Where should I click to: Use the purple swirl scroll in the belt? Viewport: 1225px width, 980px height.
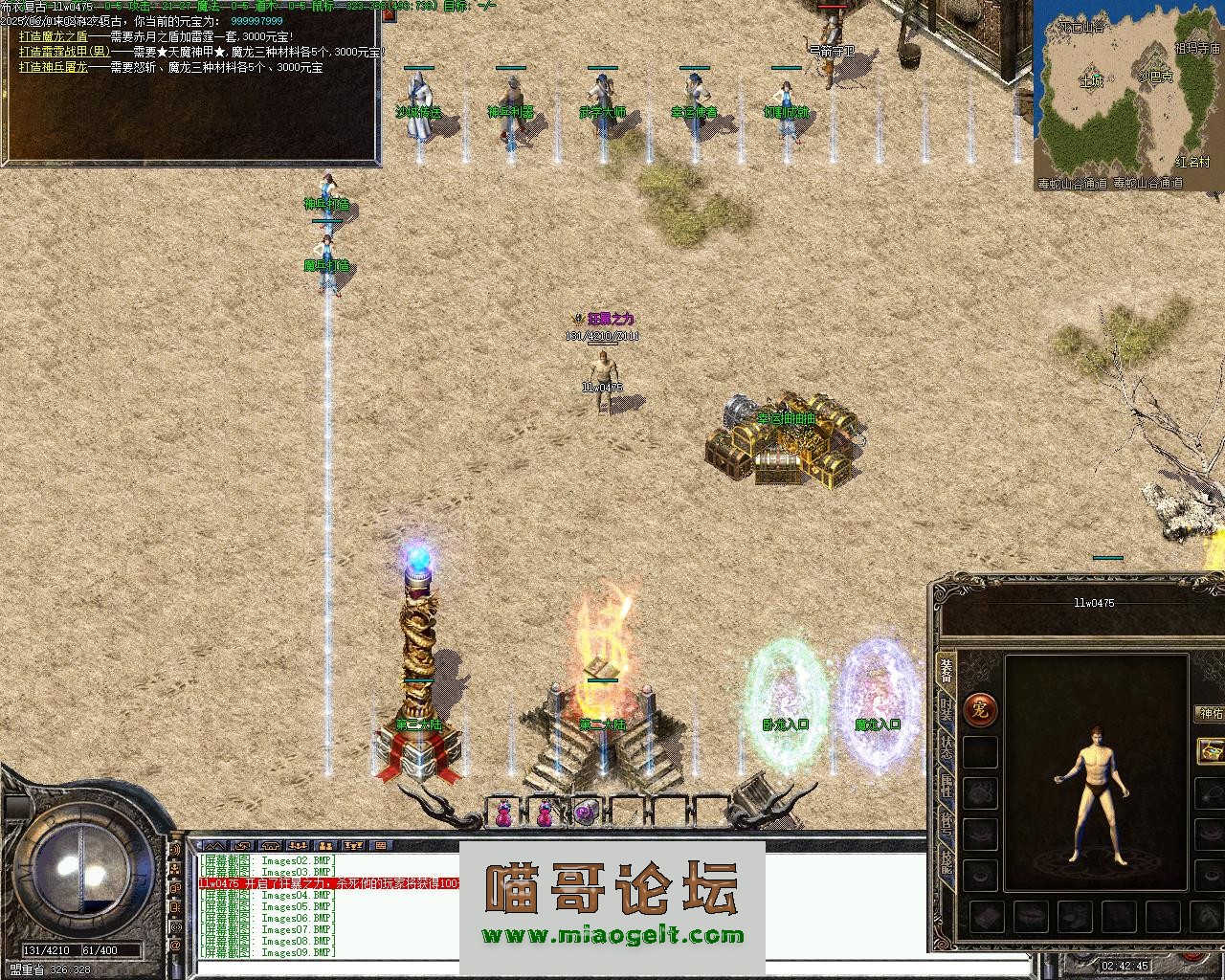click(x=586, y=813)
